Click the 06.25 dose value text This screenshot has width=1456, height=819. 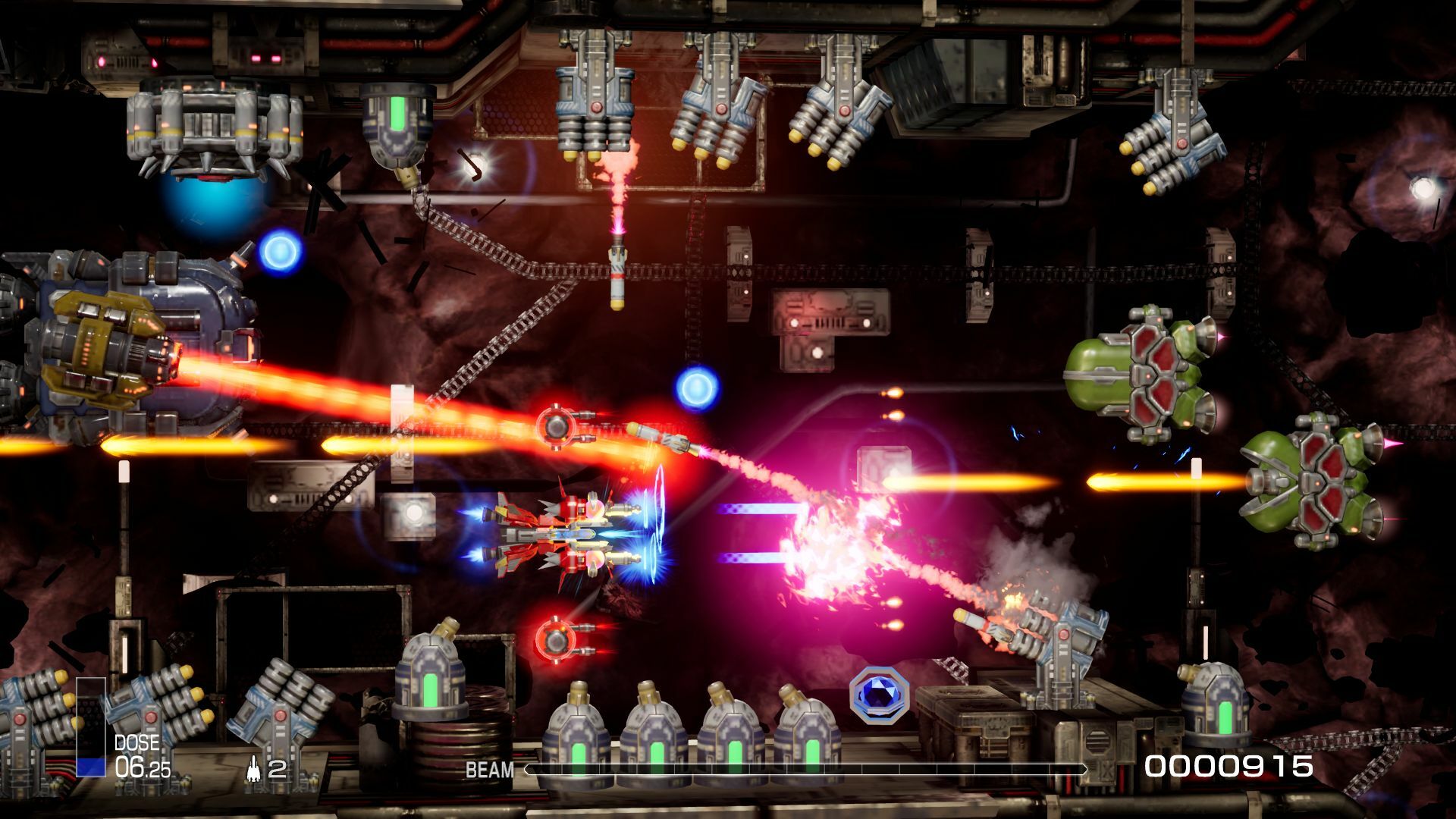pos(144,766)
